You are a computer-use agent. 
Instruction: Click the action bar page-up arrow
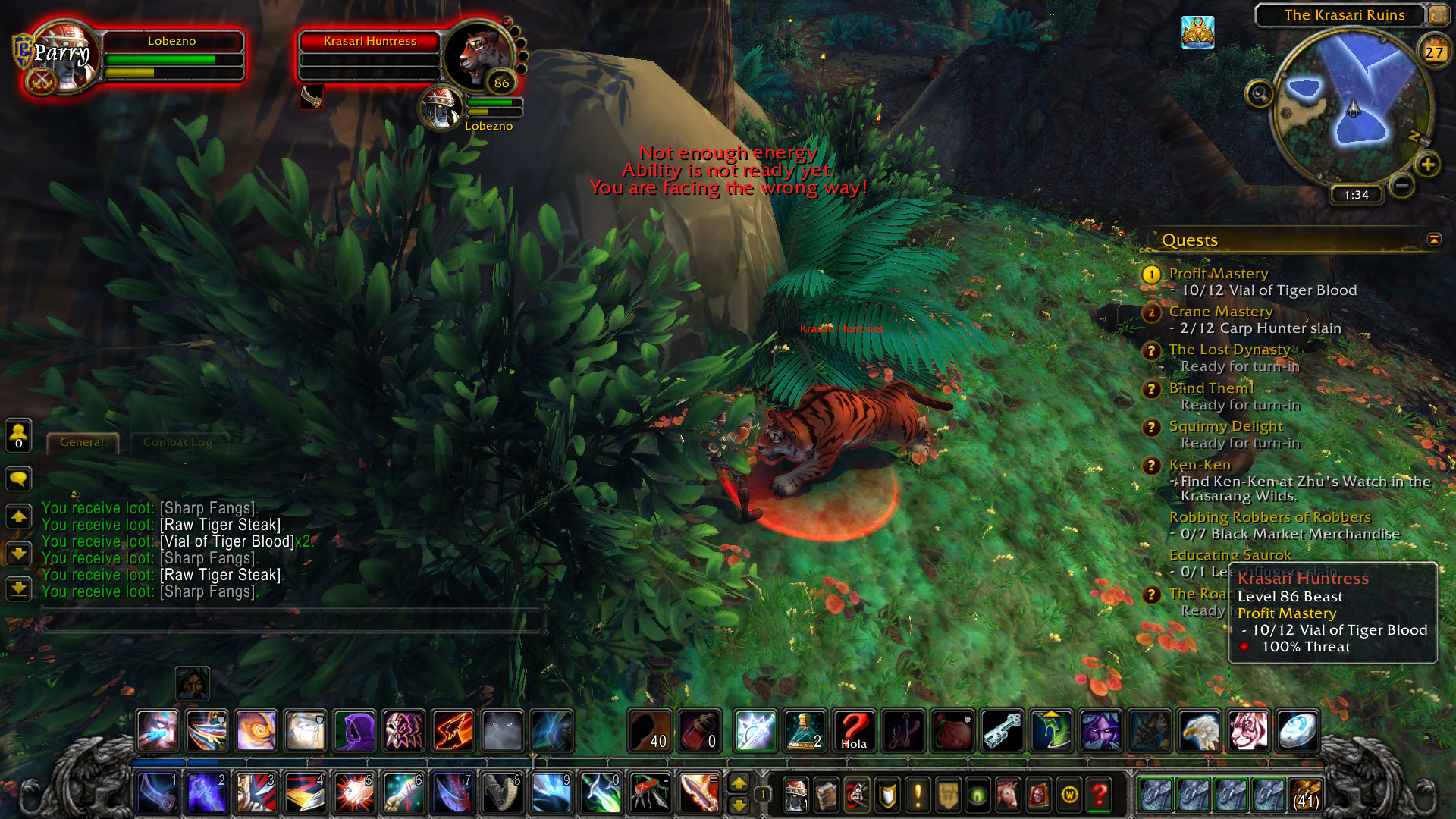tap(739, 784)
